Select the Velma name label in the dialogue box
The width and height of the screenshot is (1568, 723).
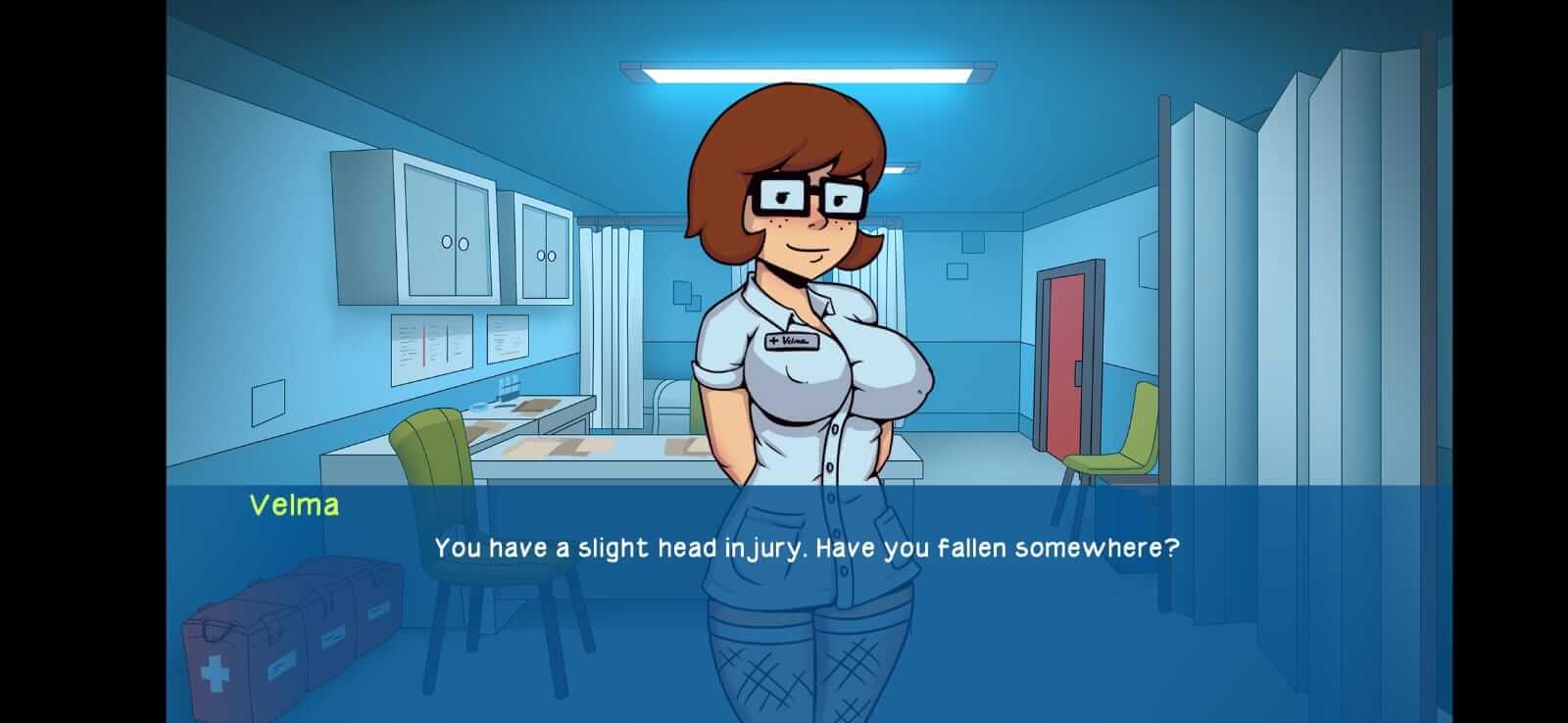click(x=293, y=506)
